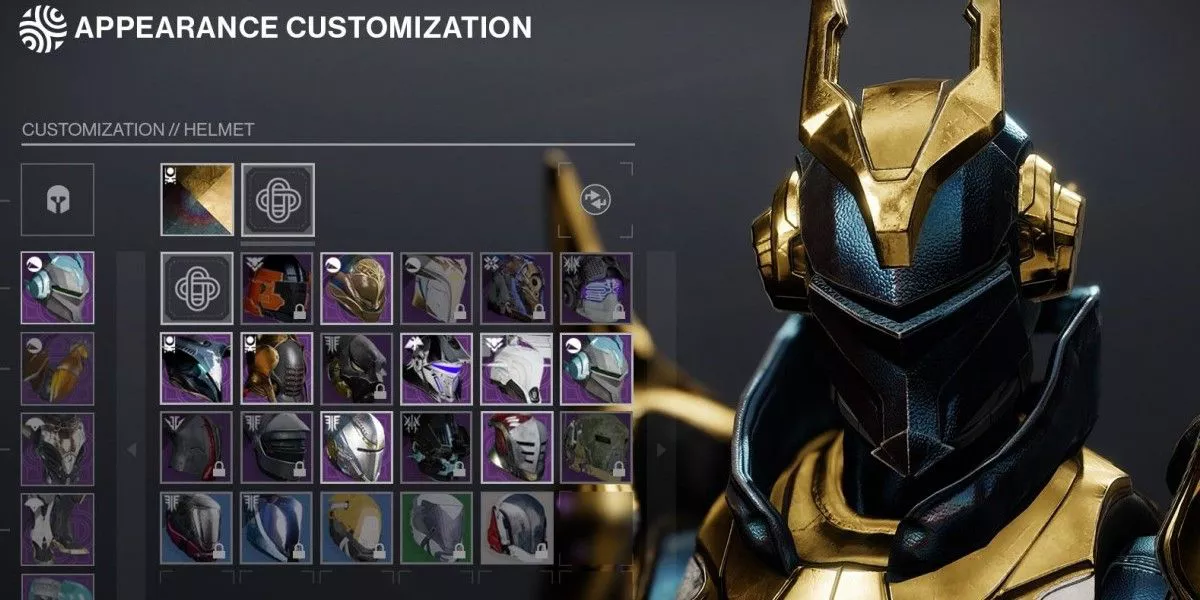Select the red-crested grey knight helmet
The height and width of the screenshot is (600, 1200).
click(x=517, y=448)
